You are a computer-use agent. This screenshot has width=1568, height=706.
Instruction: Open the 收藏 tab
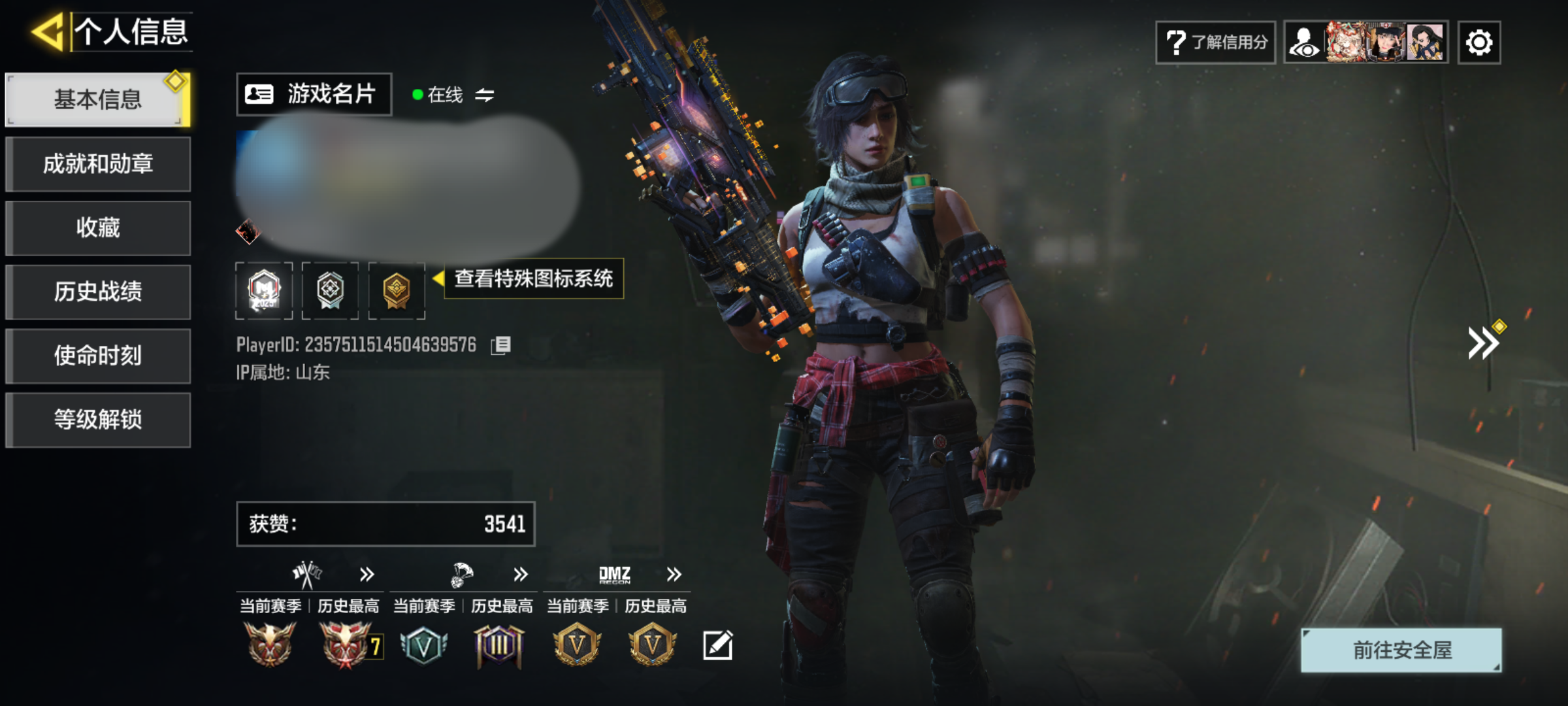point(98,227)
